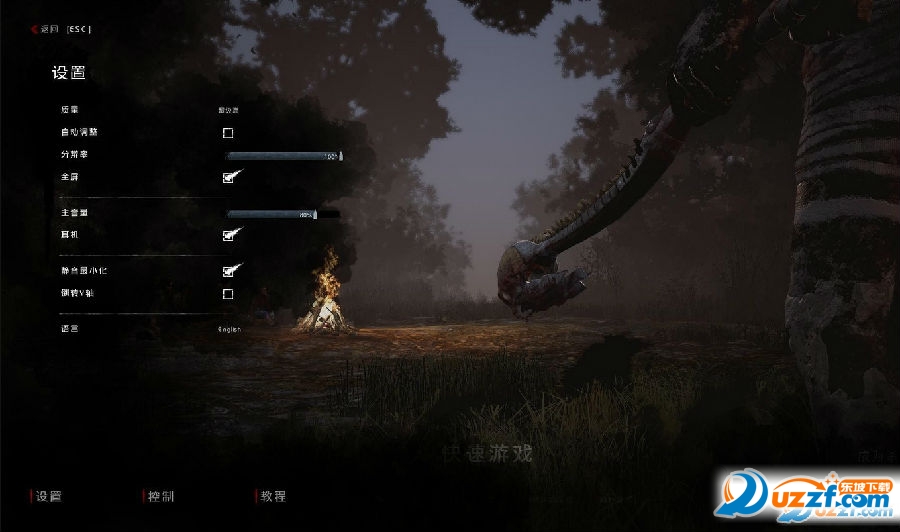Viewport: 900px width, 532px height.
Task: Change the 质量 quality setting value
Action: (x=228, y=110)
